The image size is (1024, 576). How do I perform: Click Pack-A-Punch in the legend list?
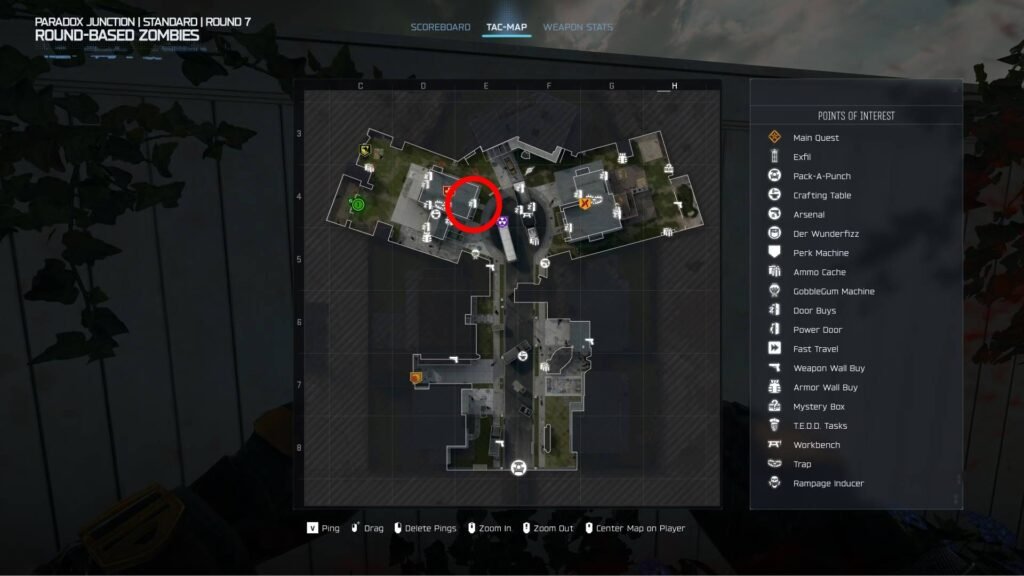pyautogui.click(x=821, y=176)
